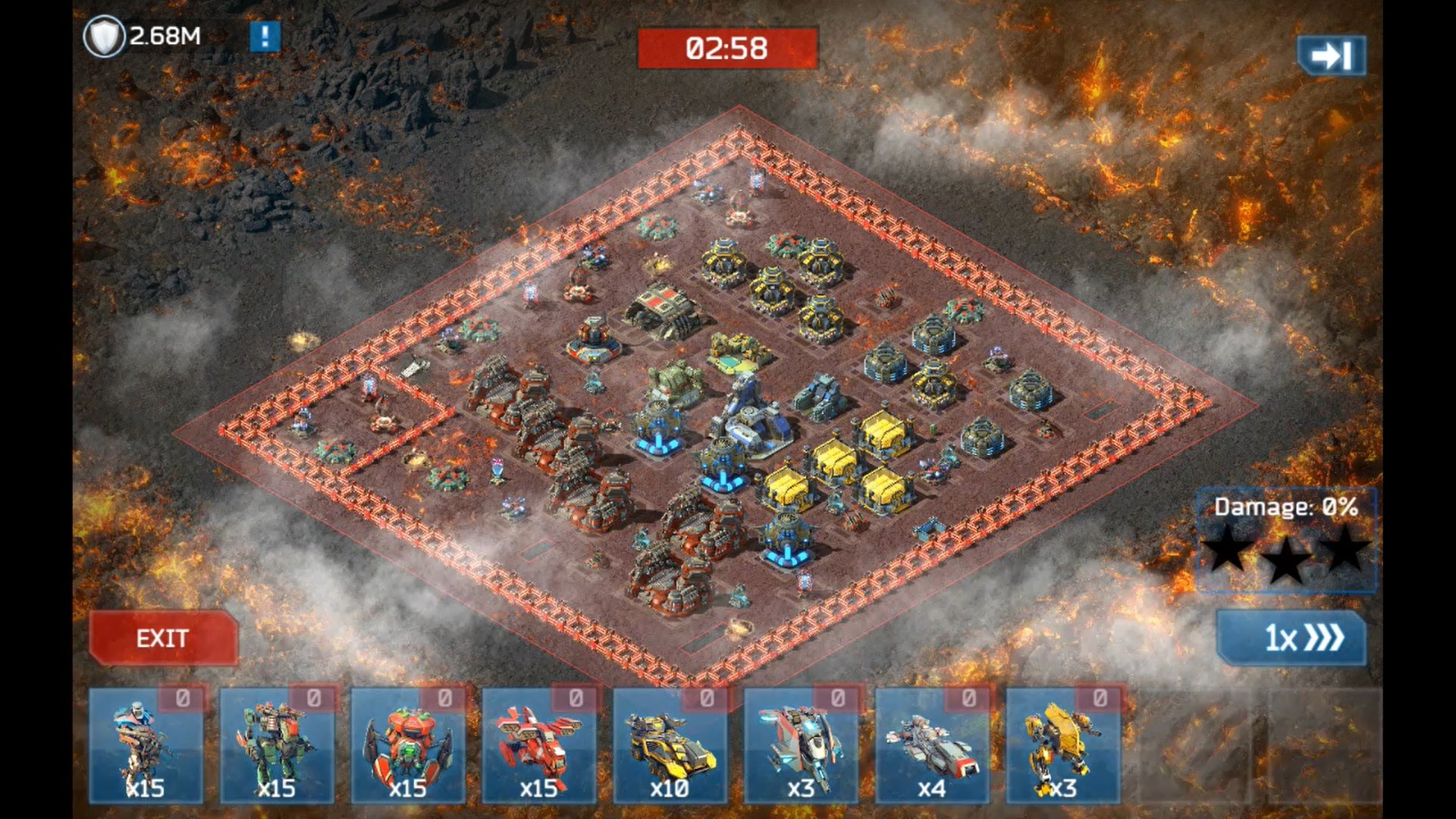Select the infantry soldier unit card
This screenshot has width=1456, height=819.
[x=146, y=746]
